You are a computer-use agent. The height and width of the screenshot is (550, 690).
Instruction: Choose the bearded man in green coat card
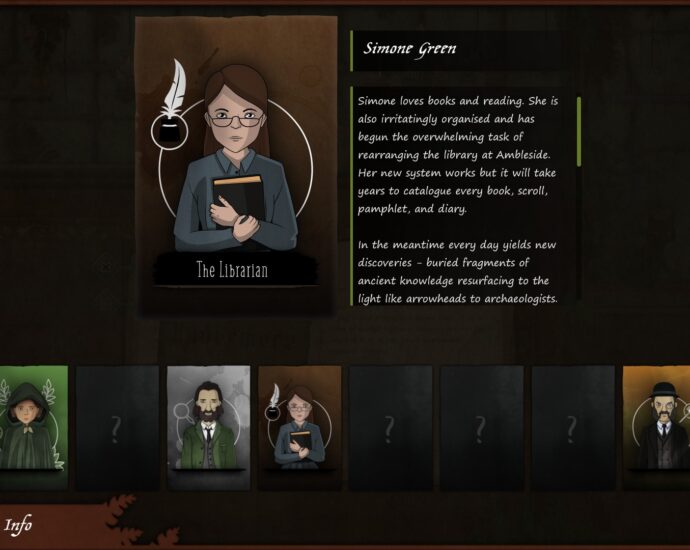point(208,426)
